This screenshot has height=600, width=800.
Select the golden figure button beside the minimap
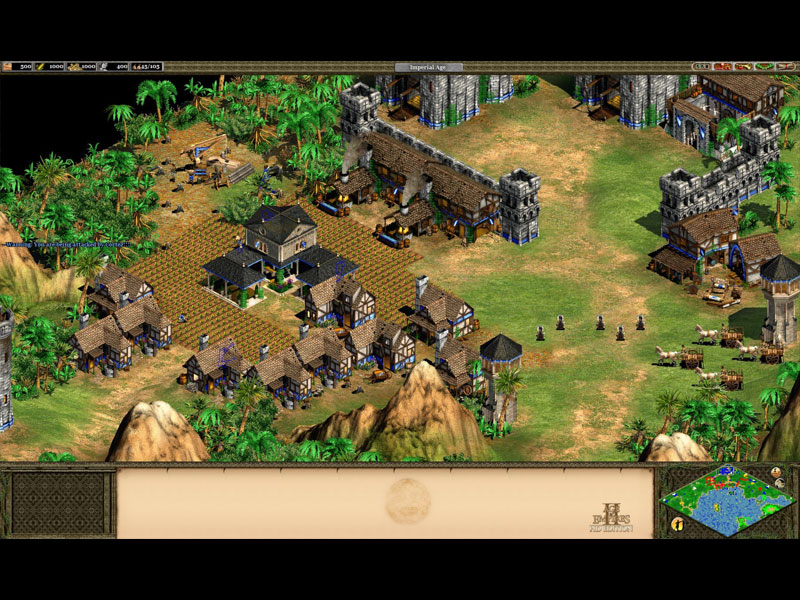tap(677, 523)
